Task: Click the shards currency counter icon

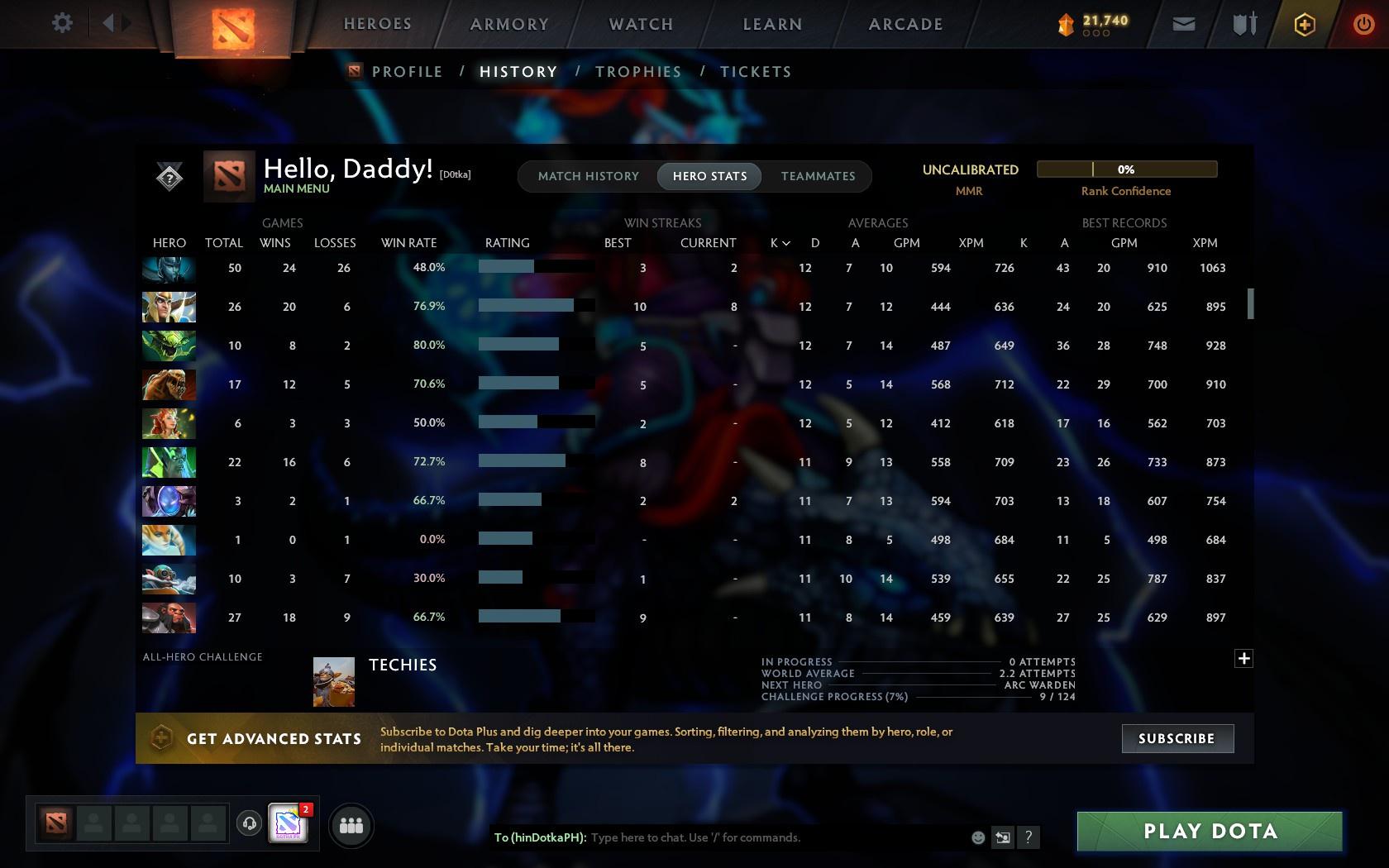Action: 1066,24
